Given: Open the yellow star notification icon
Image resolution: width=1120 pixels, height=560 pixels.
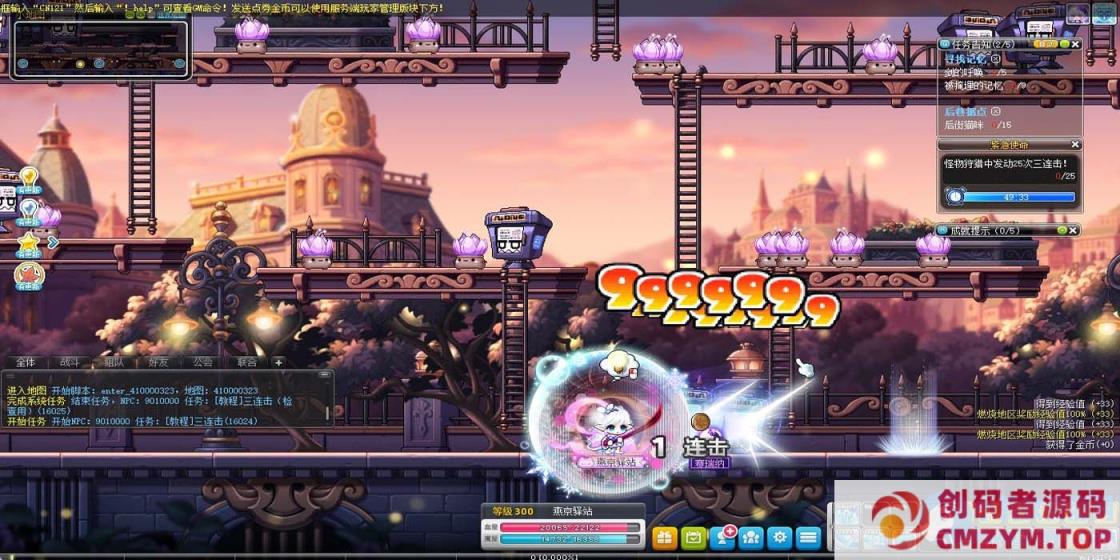Looking at the screenshot, I should [x=28, y=242].
